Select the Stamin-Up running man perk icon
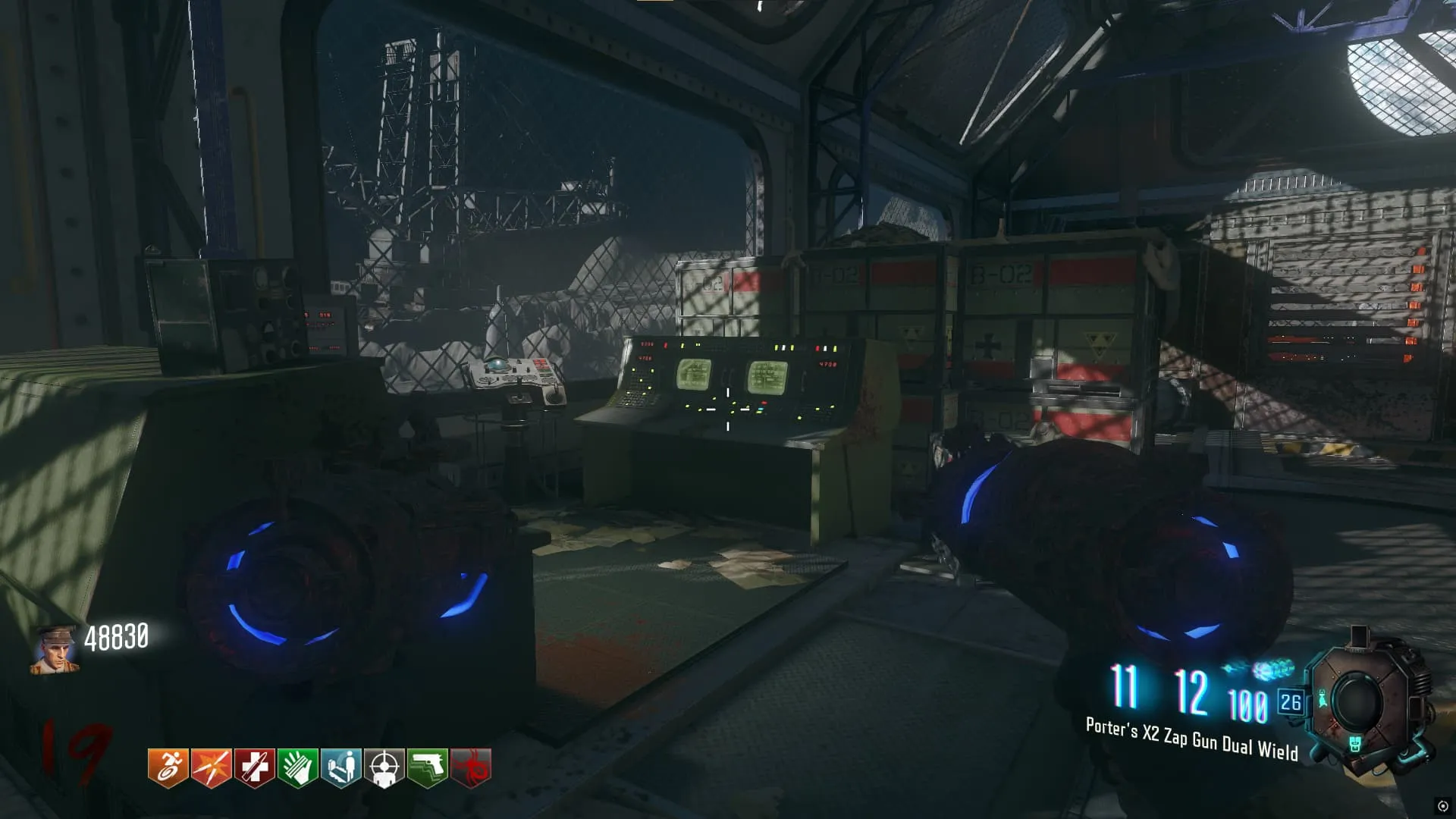The height and width of the screenshot is (819, 1456). coord(168,767)
